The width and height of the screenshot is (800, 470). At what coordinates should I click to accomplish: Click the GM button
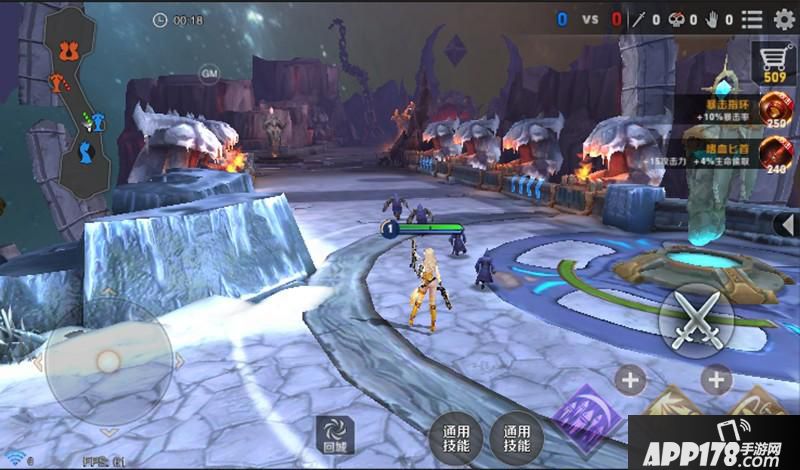209,73
